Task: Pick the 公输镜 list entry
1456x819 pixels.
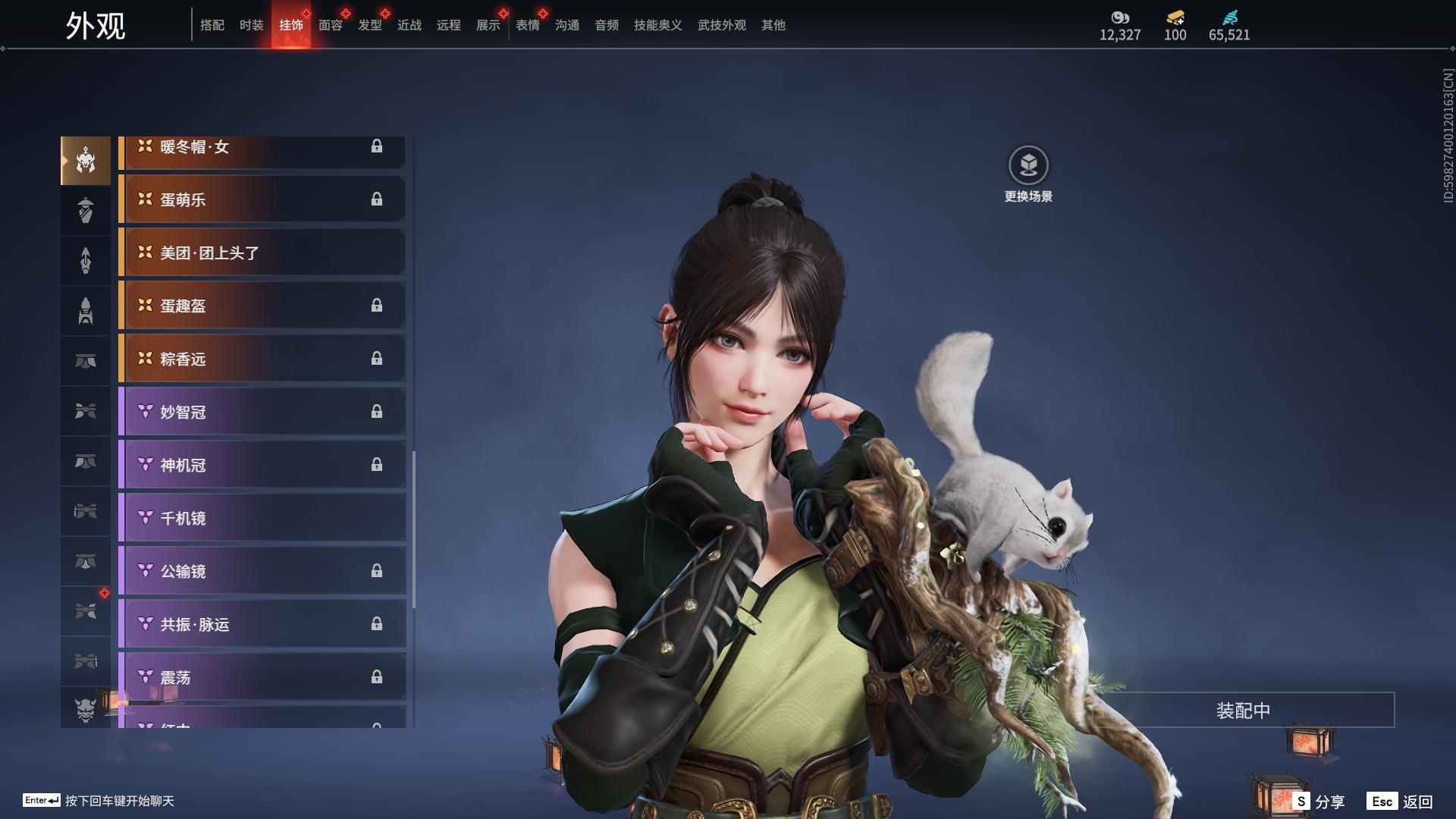Action: click(262, 571)
